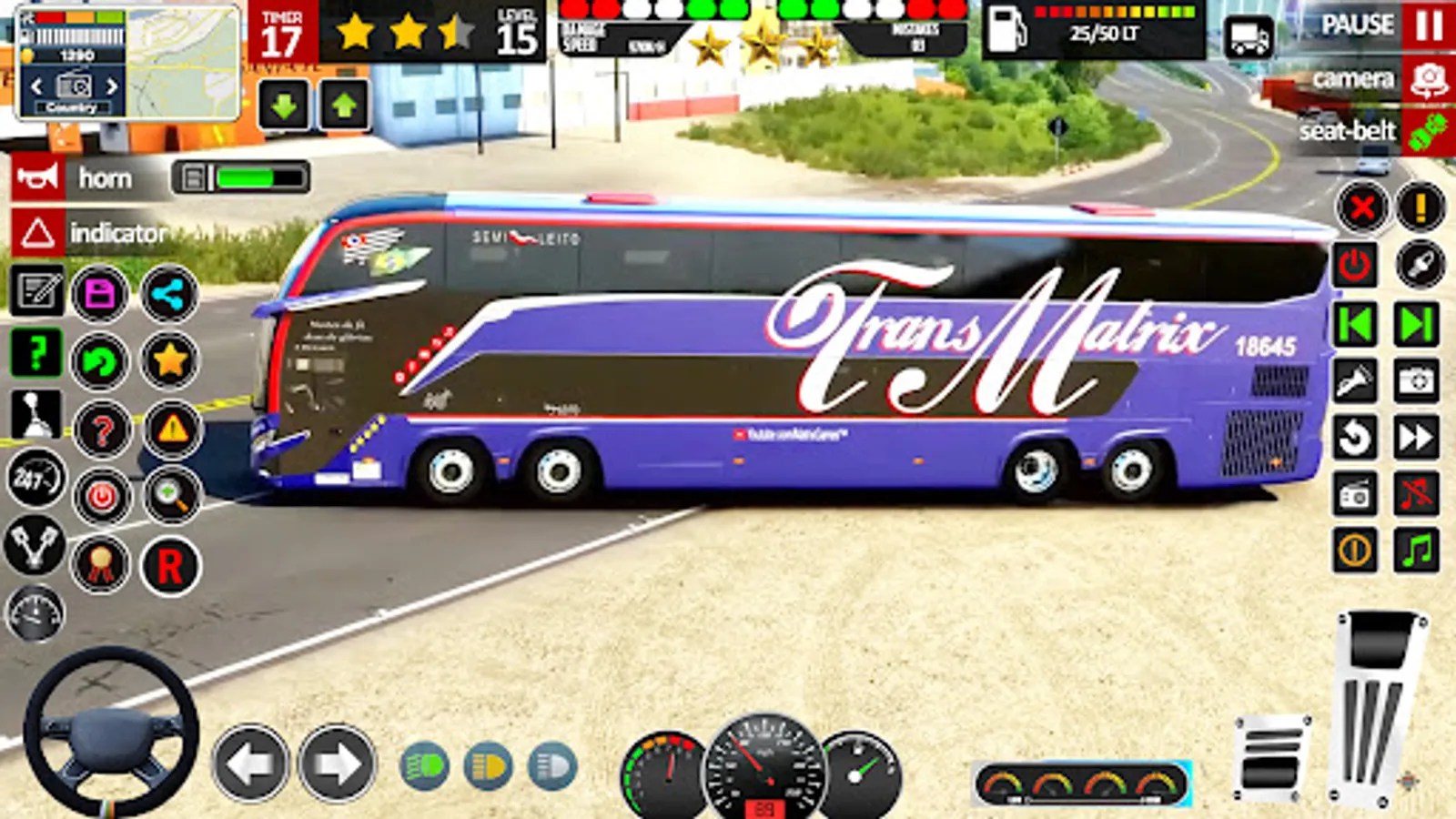Steer right with the right arrow

pyautogui.click(x=337, y=763)
